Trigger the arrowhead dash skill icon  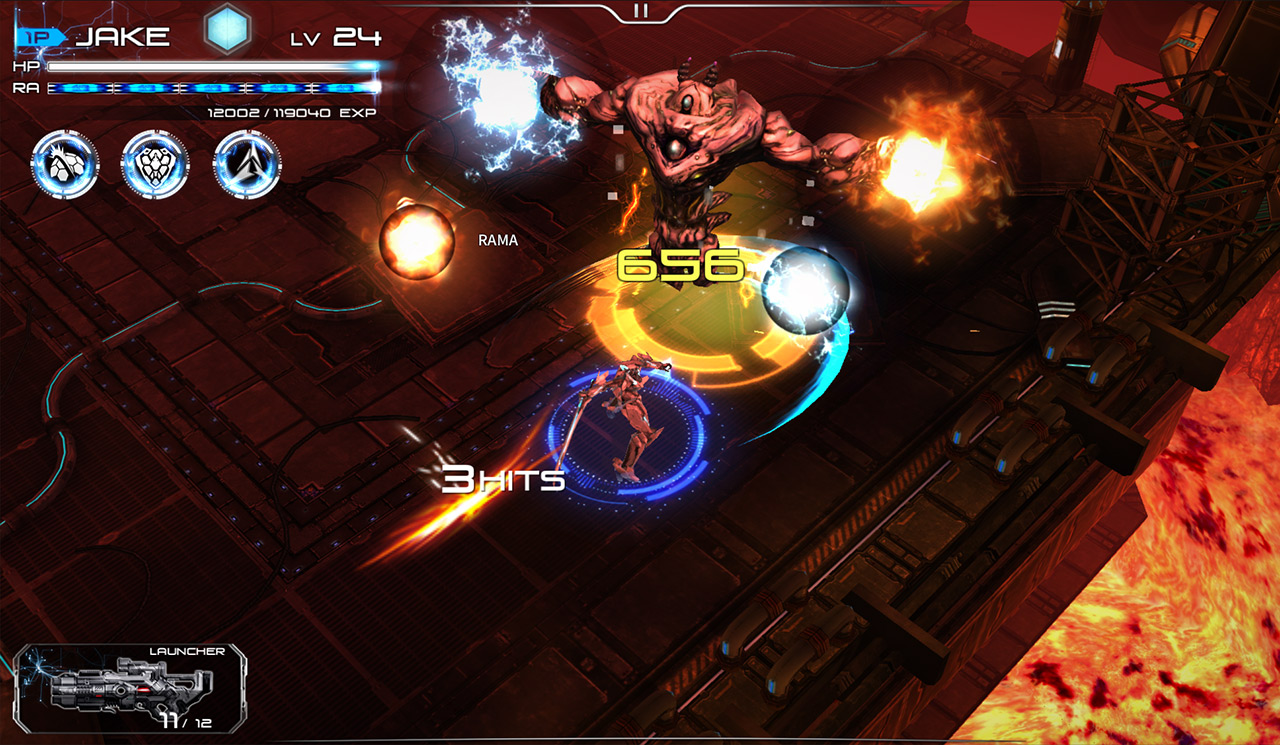247,164
